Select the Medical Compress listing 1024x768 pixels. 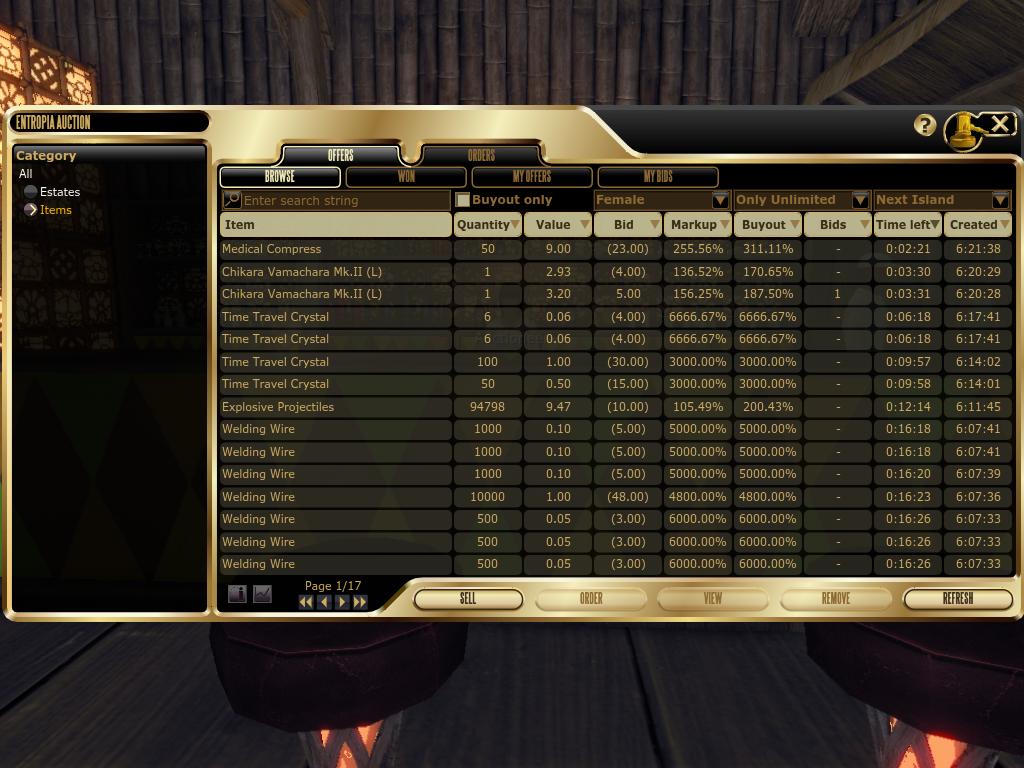point(272,249)
